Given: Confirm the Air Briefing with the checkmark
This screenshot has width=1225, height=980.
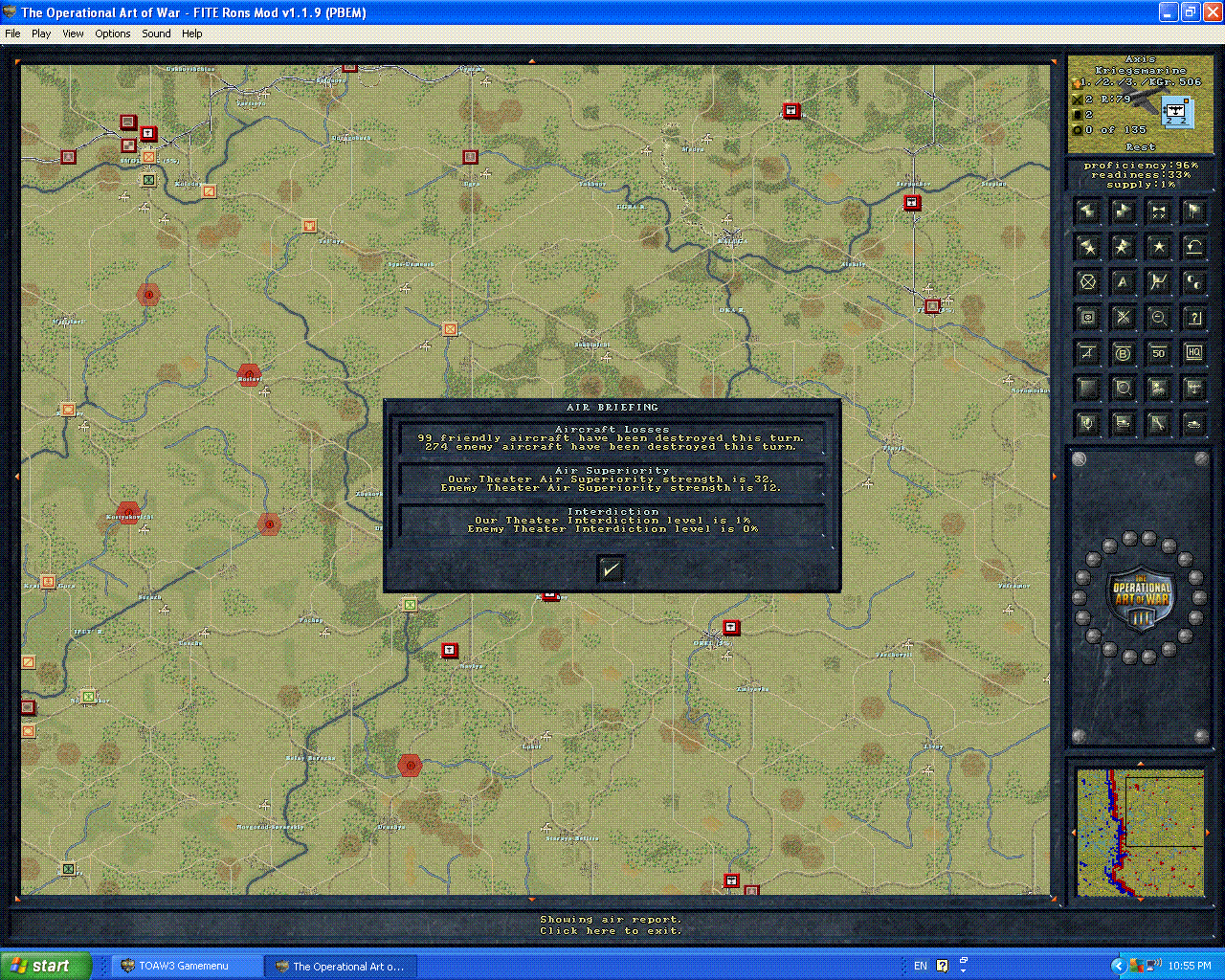Looking at the screenshot, I should pyautogui.click(x=611, y=568).
